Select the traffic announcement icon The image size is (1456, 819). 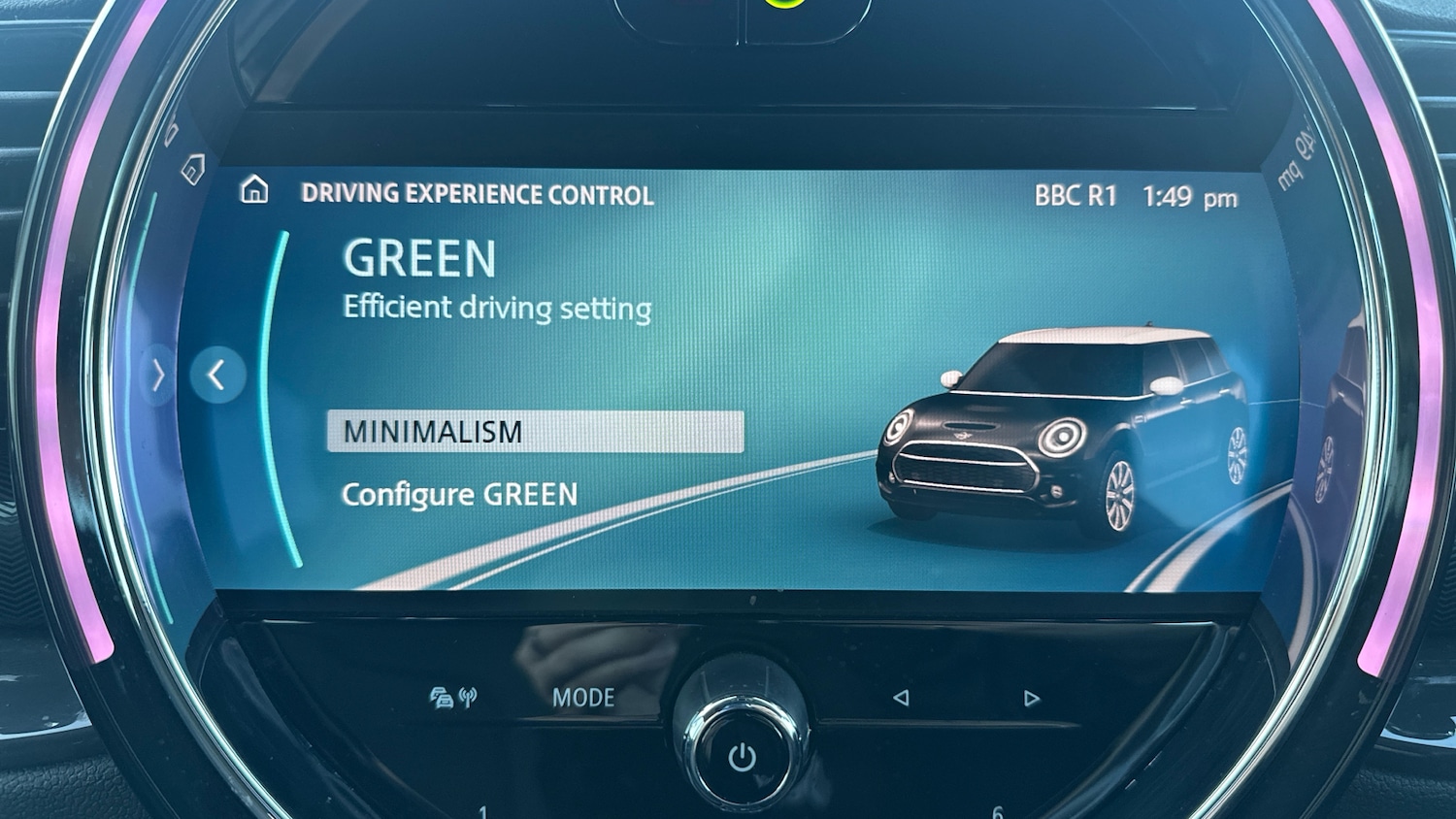(442, 696)
